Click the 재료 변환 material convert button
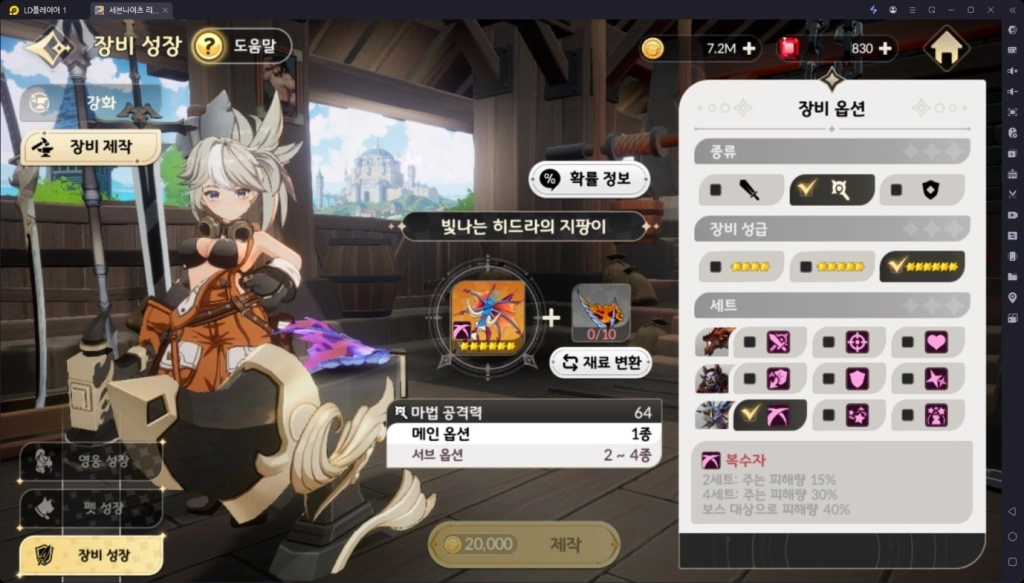The width and height of the screenshot is (1024, 583). click(601, 362)
